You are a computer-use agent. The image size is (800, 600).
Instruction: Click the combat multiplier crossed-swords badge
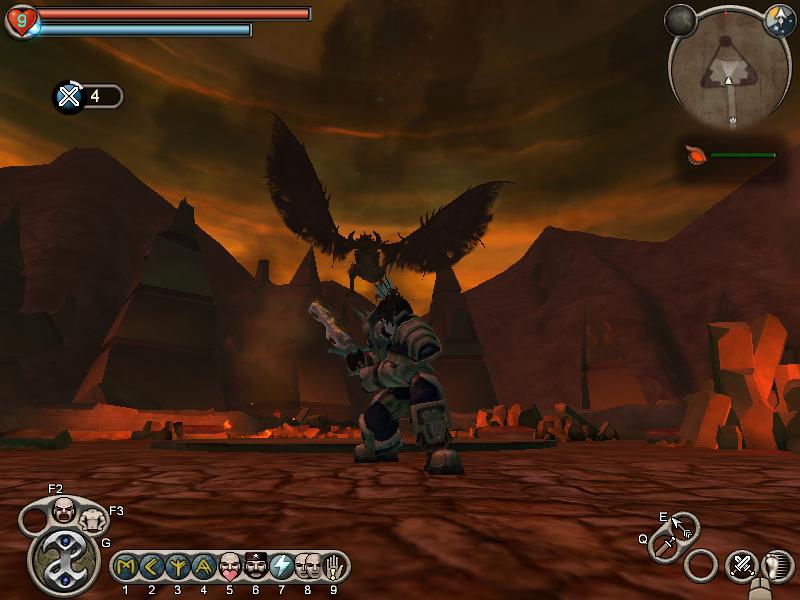68,96
